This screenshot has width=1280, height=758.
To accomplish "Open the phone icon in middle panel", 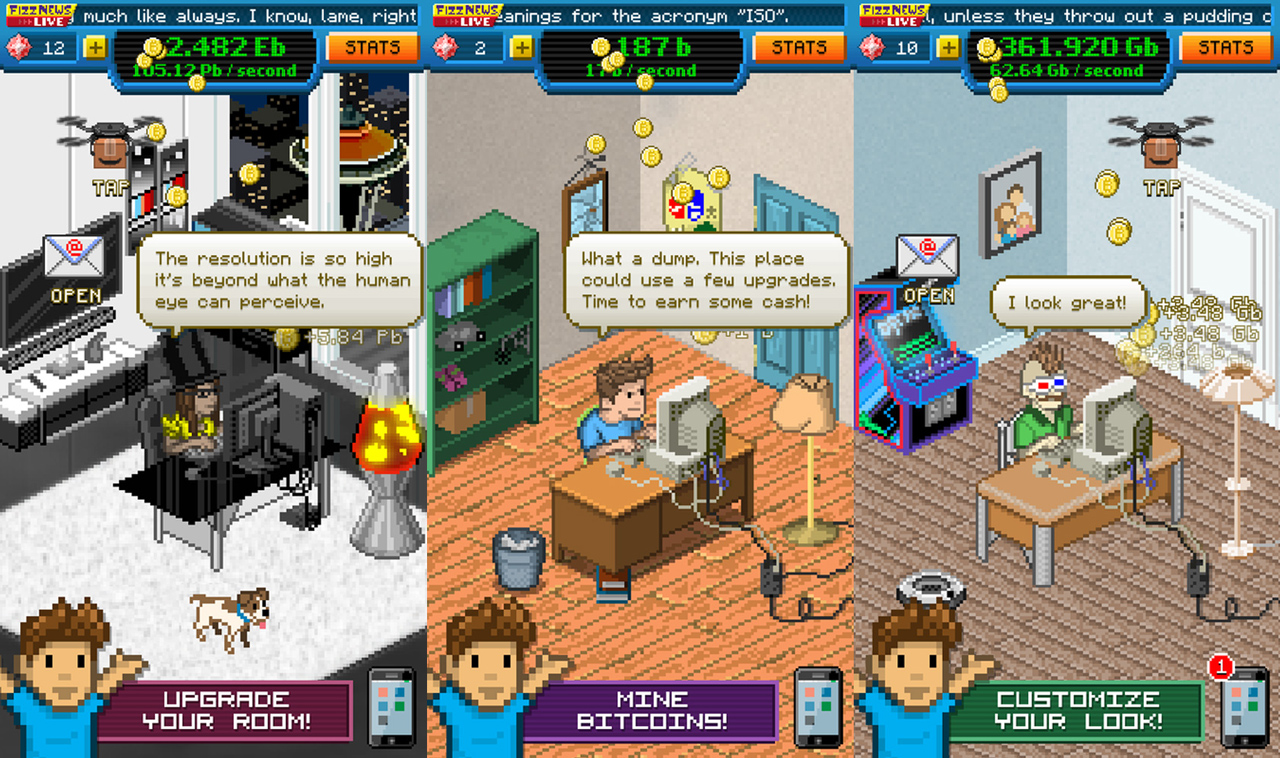I will (818, 706).
